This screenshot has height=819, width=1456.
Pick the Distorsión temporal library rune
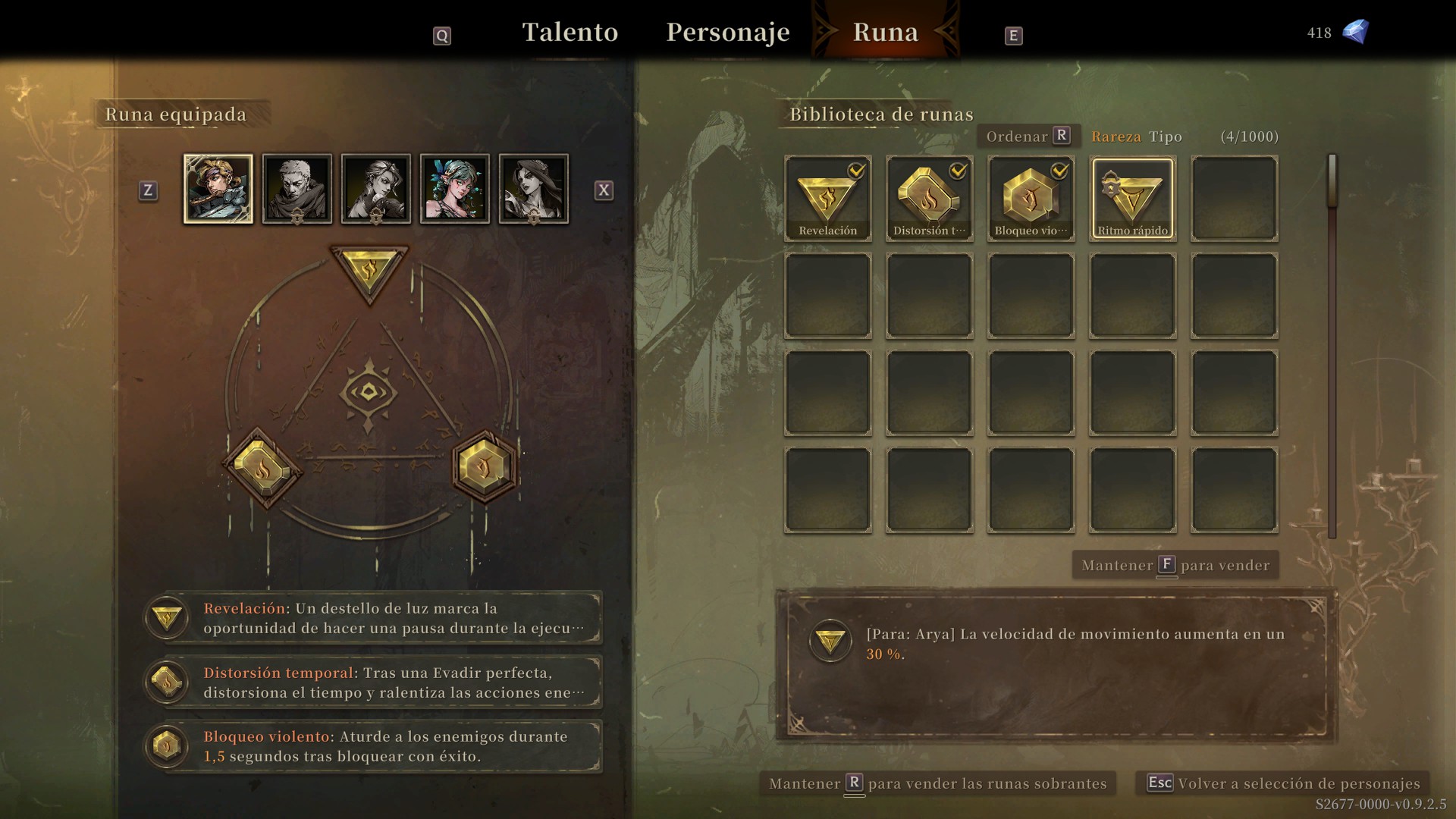929,199
